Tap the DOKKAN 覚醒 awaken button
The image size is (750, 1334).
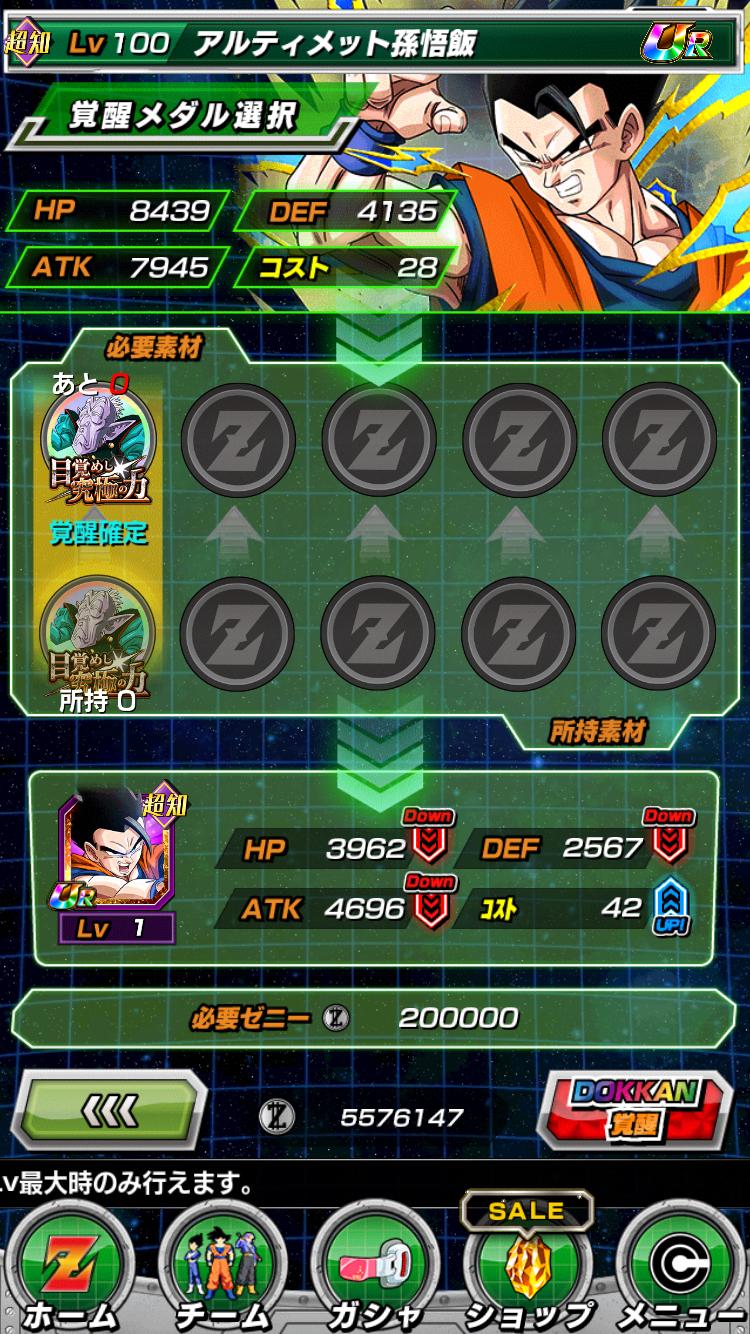[635, 1108]
